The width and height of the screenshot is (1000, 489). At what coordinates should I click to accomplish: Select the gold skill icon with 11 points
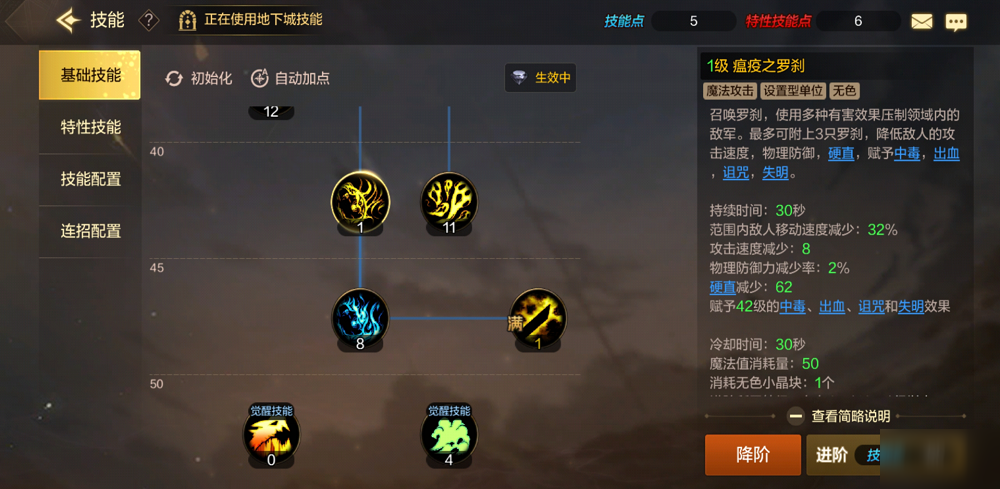coord(449,201)
